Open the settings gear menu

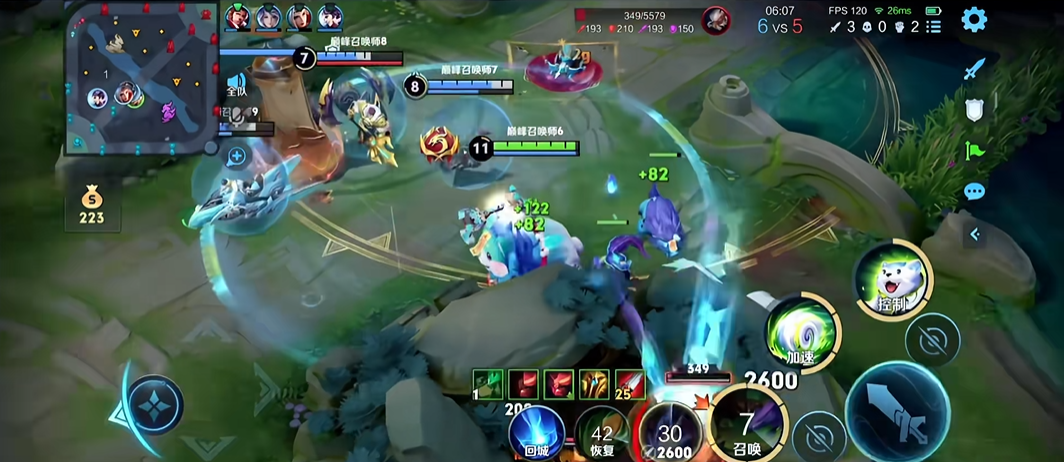974,20
